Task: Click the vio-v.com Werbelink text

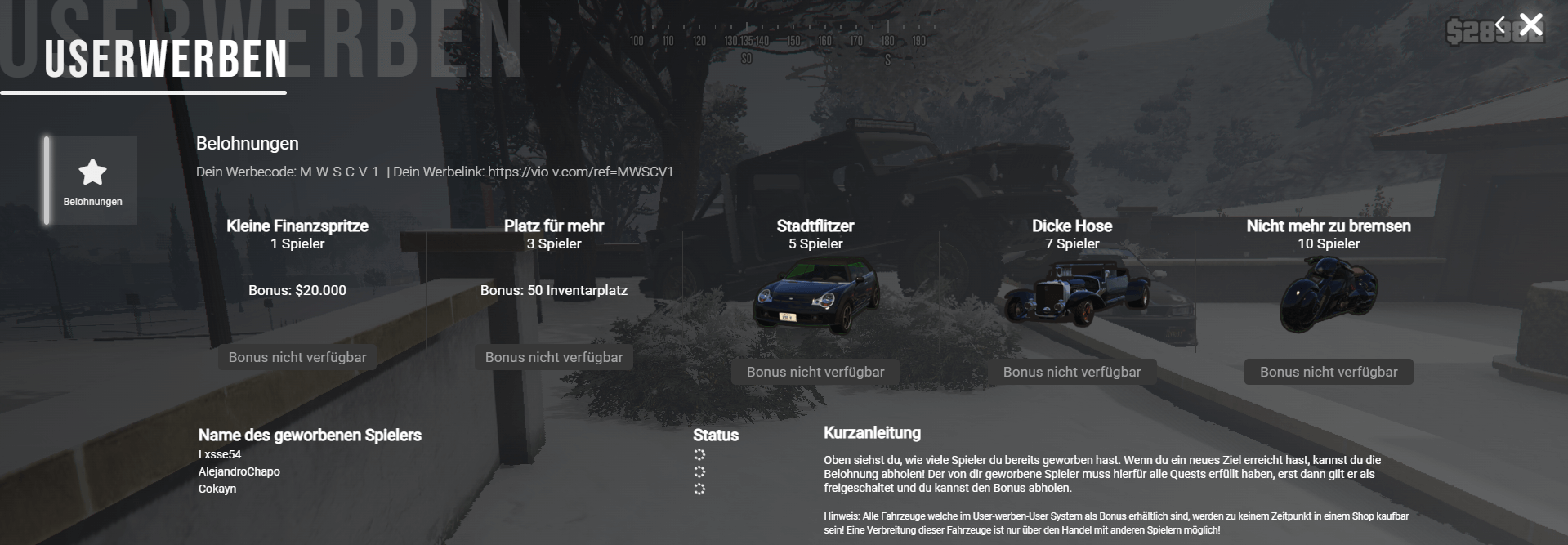Action: (x=580, y=172)
